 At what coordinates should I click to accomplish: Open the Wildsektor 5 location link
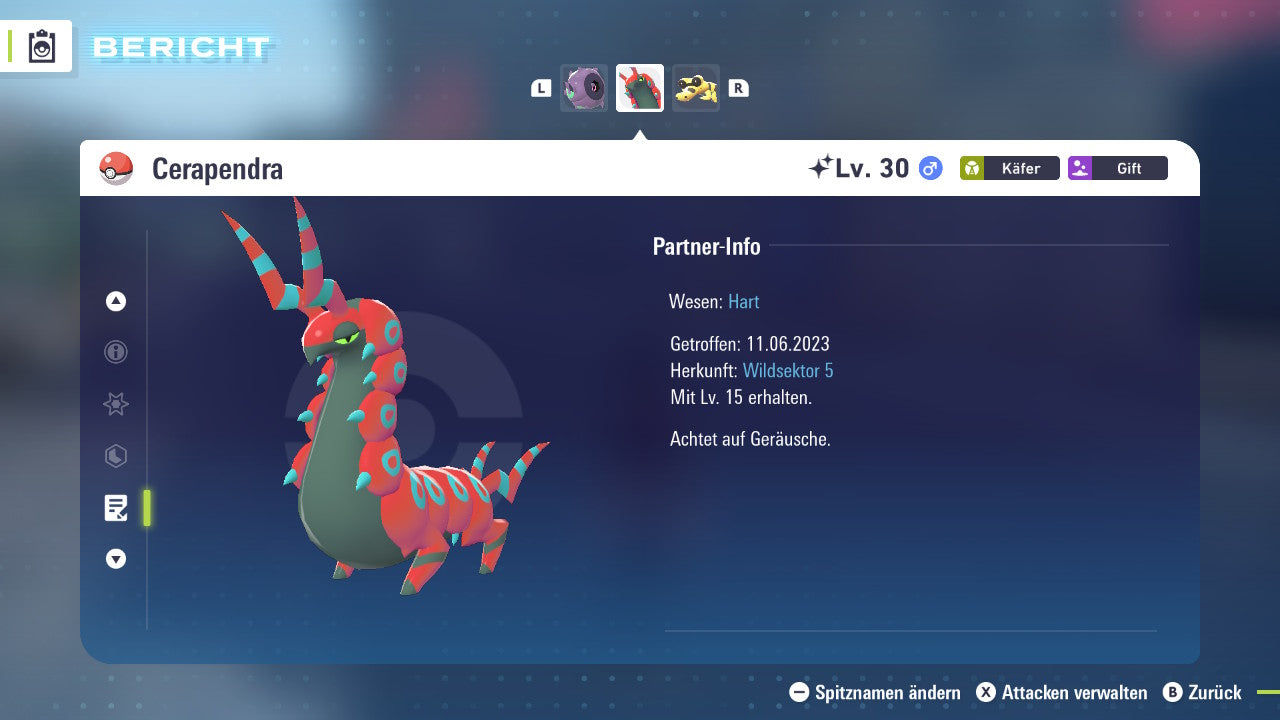[788, 370]
